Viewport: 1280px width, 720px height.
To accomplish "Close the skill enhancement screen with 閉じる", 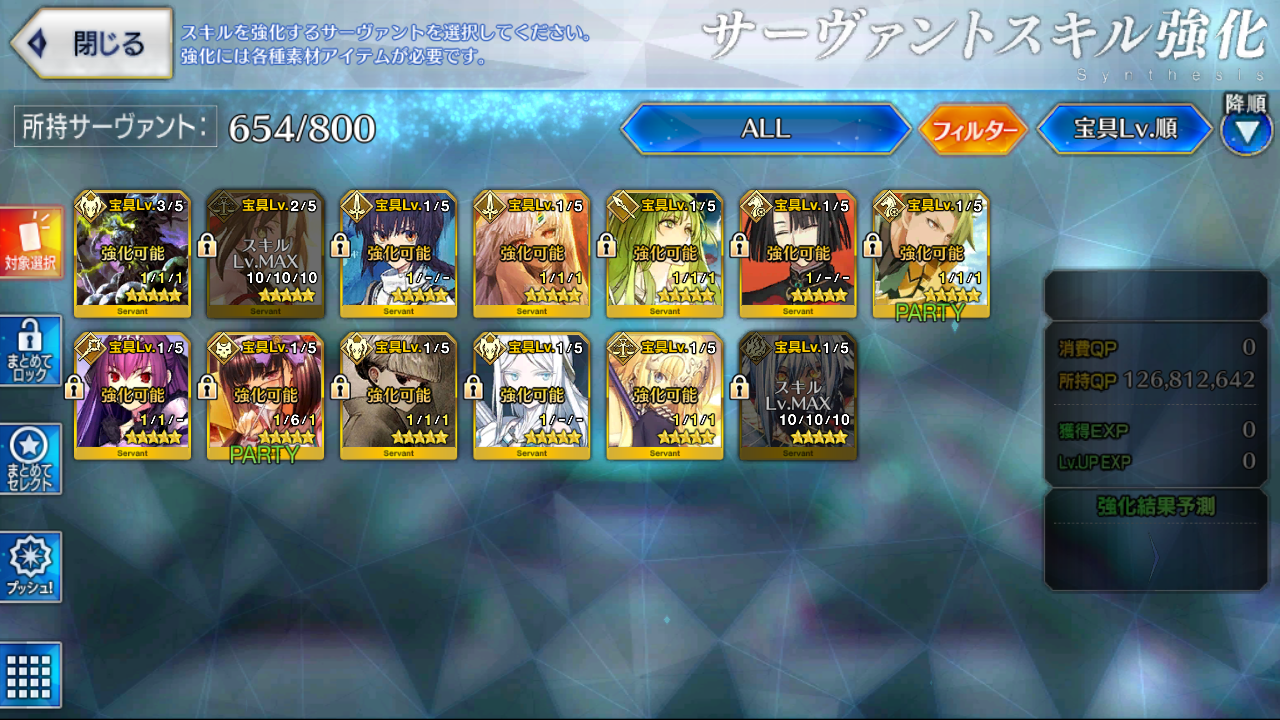I will (92, 43).
